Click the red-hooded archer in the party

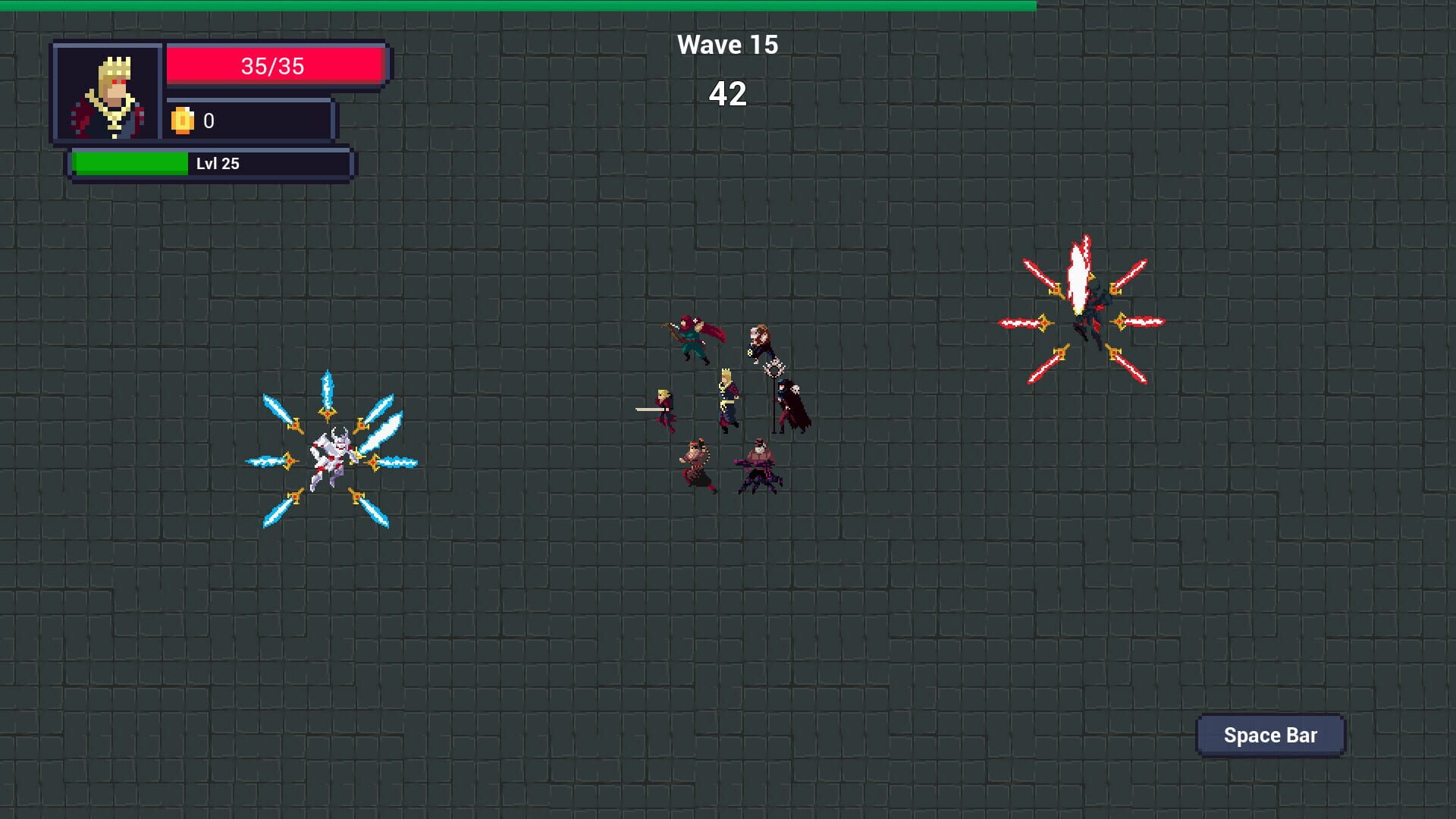(692, 337)
